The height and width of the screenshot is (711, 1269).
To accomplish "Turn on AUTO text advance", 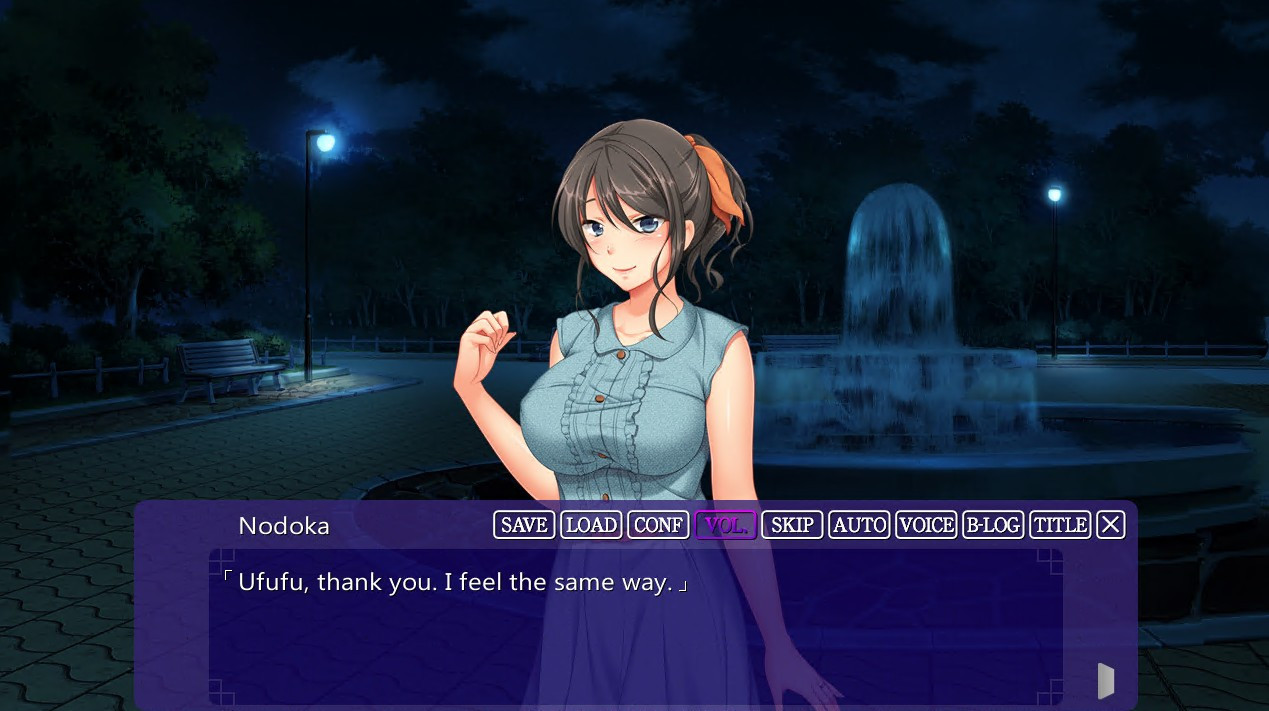I will pos(859,525).
